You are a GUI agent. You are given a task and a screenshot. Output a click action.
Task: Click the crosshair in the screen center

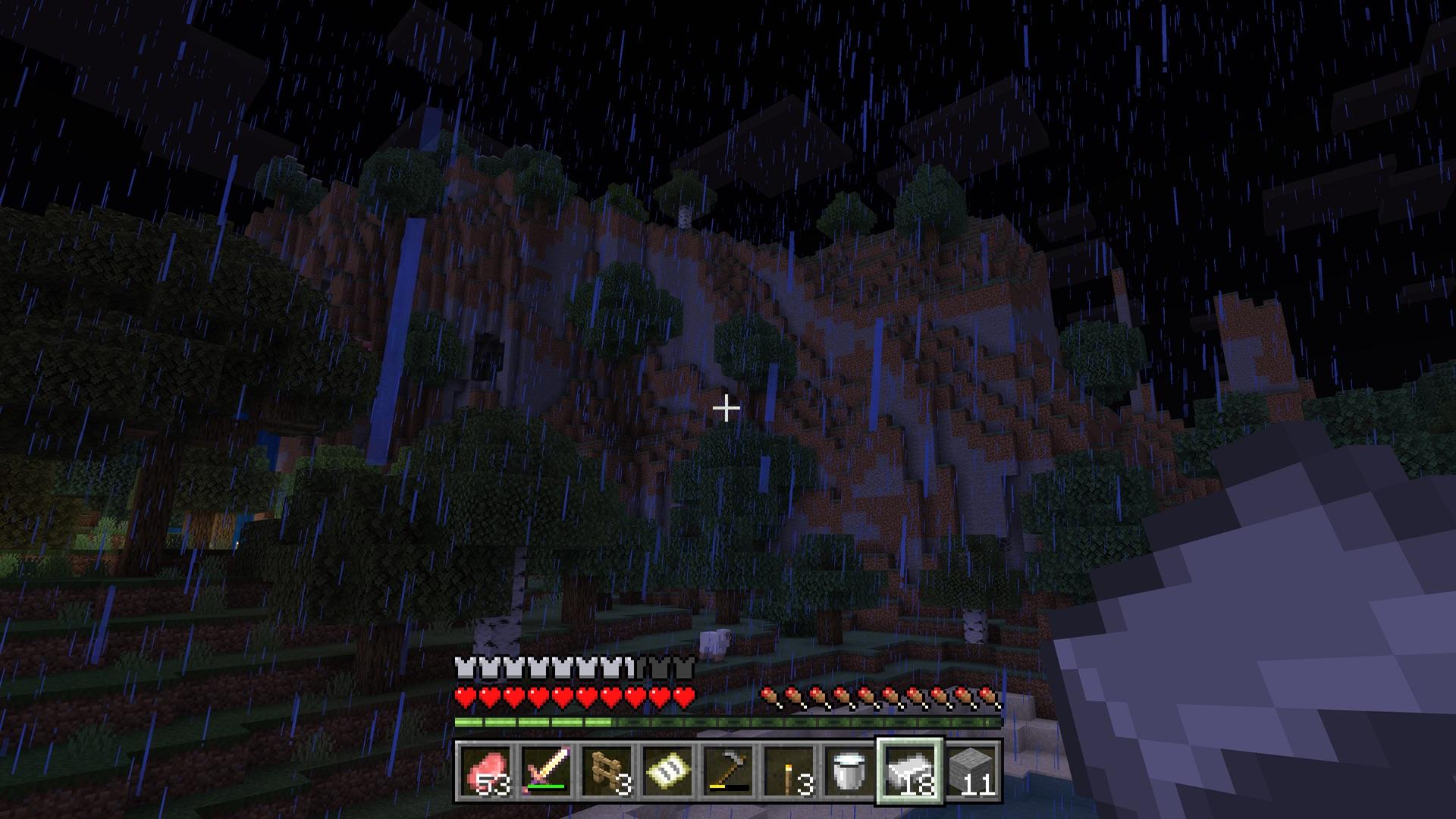tap(726, 409)
